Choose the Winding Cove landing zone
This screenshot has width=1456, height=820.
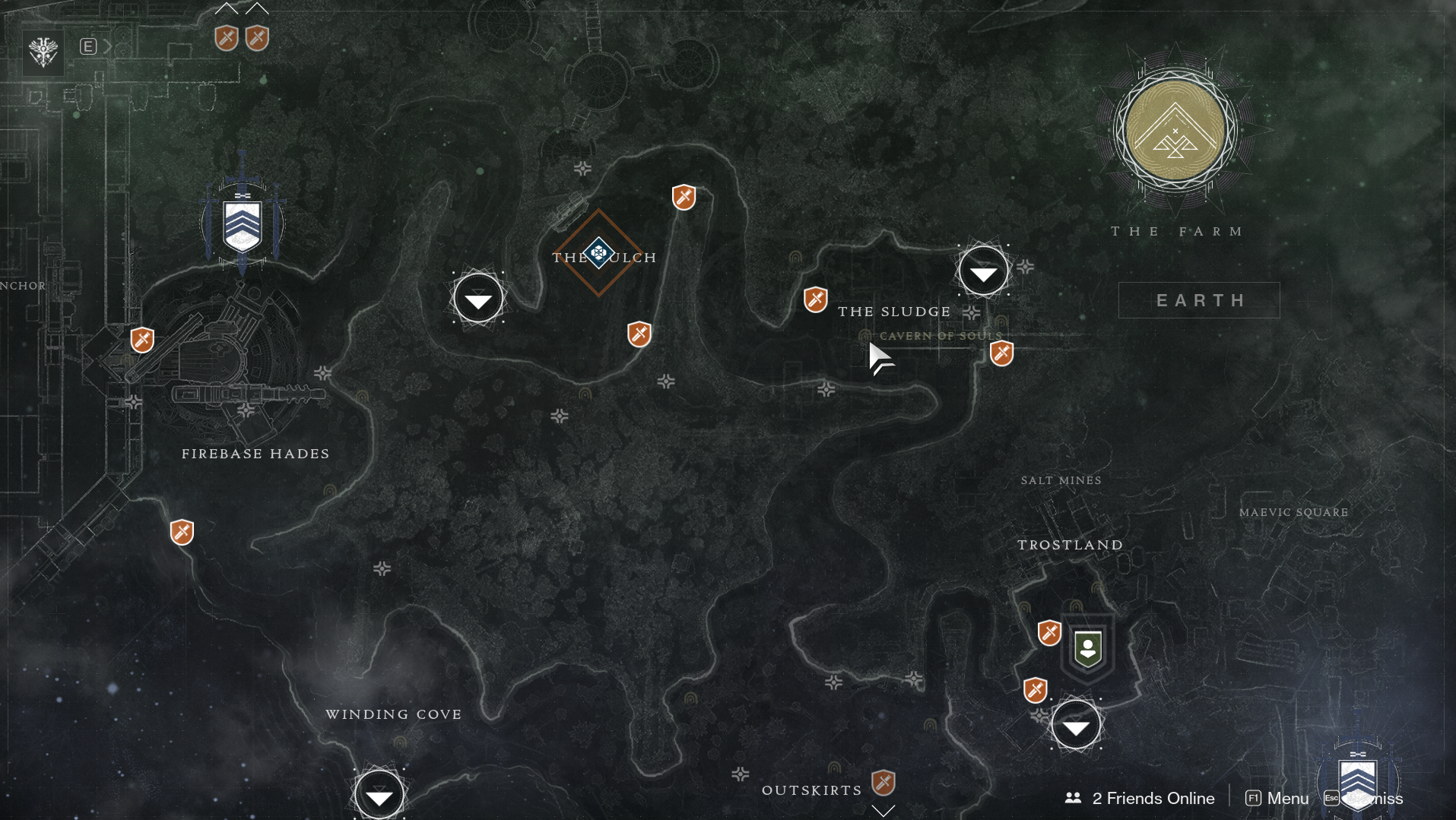(379, 794)
